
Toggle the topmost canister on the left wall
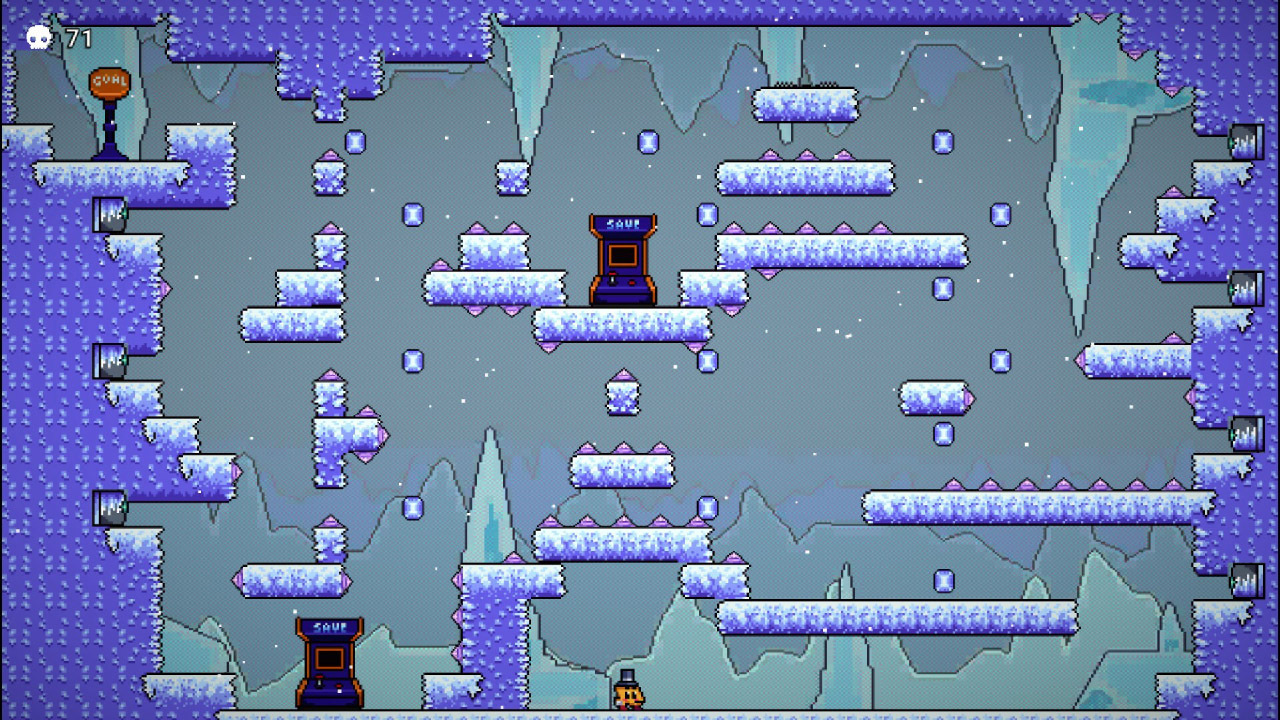point(109,214)
